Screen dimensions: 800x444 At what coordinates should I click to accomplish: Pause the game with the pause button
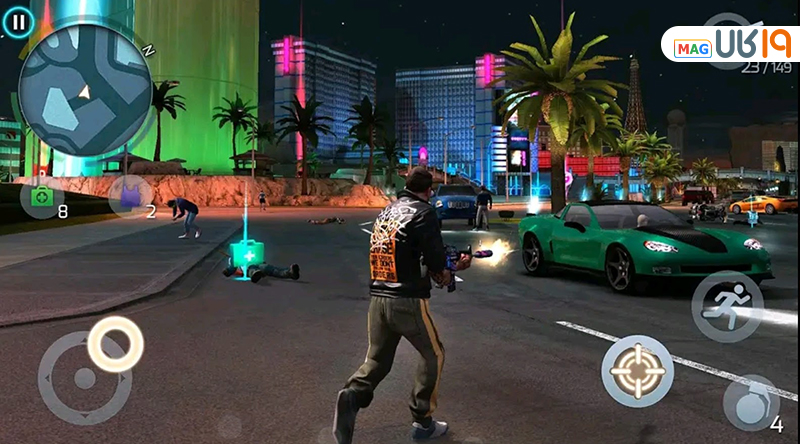(19, 19)
